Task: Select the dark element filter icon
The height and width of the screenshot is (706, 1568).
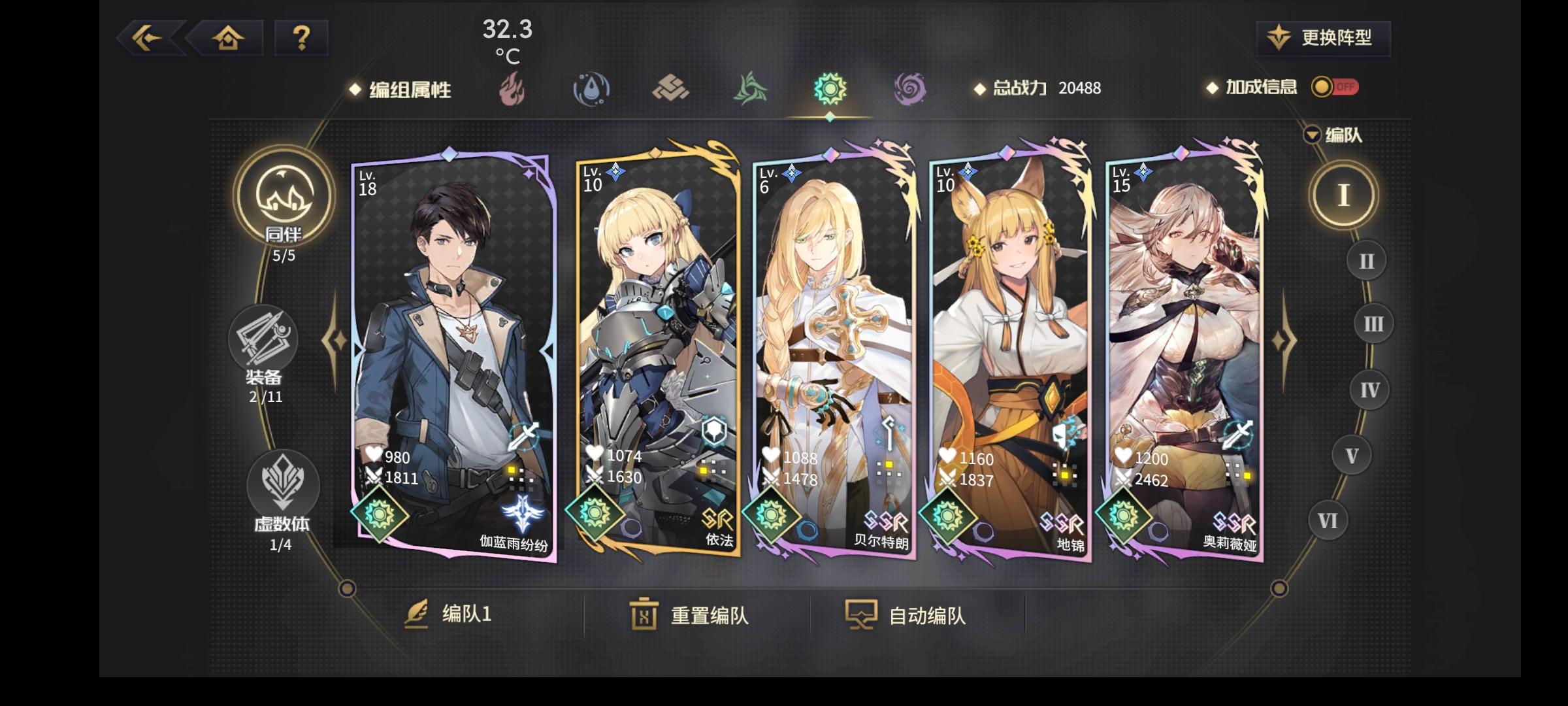Action: (x=910, y=88)
